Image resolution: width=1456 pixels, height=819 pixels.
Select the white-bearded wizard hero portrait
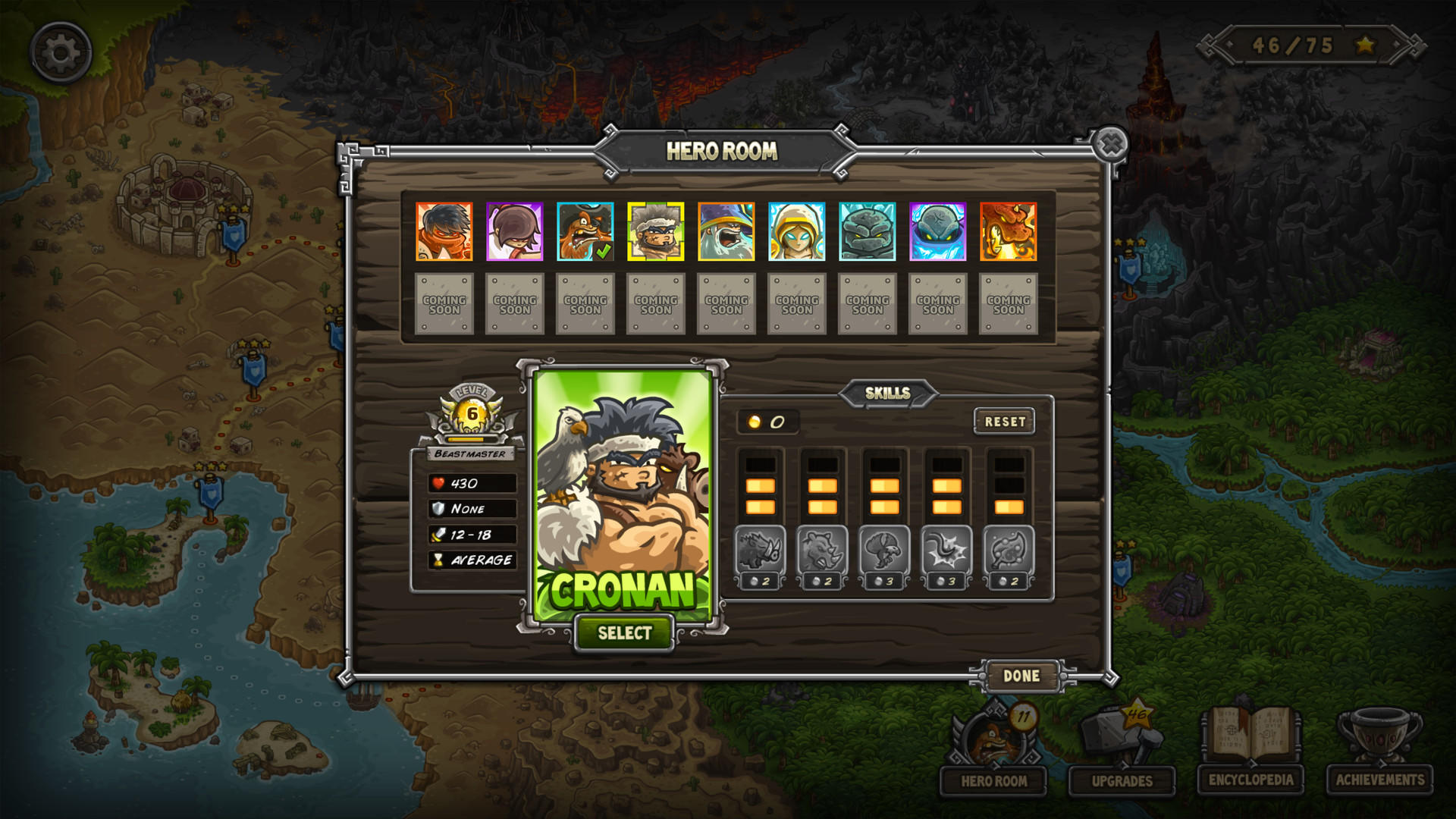click(726, 231)
